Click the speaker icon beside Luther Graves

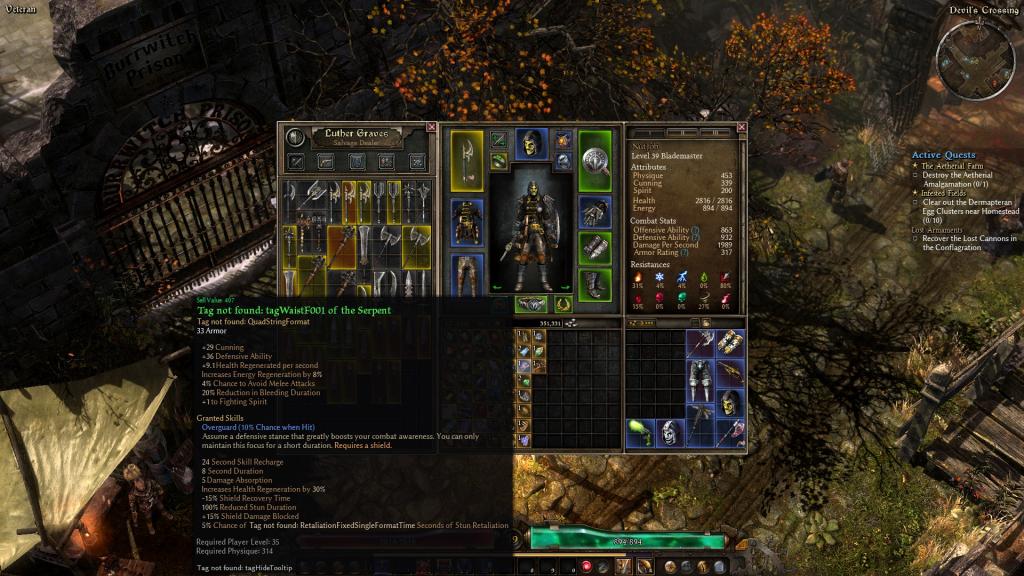295,137
